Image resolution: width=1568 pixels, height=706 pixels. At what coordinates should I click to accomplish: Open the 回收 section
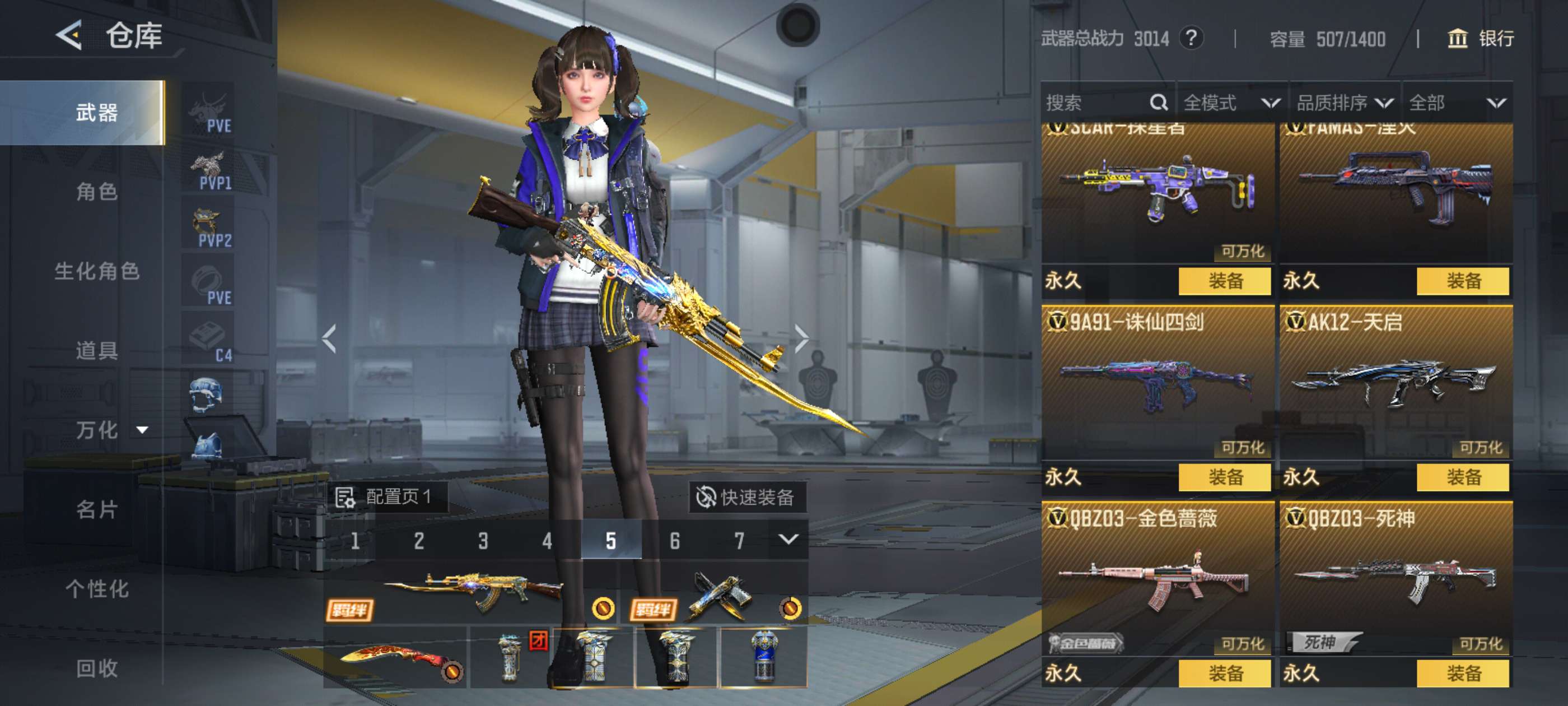click(x=97, y=668)
